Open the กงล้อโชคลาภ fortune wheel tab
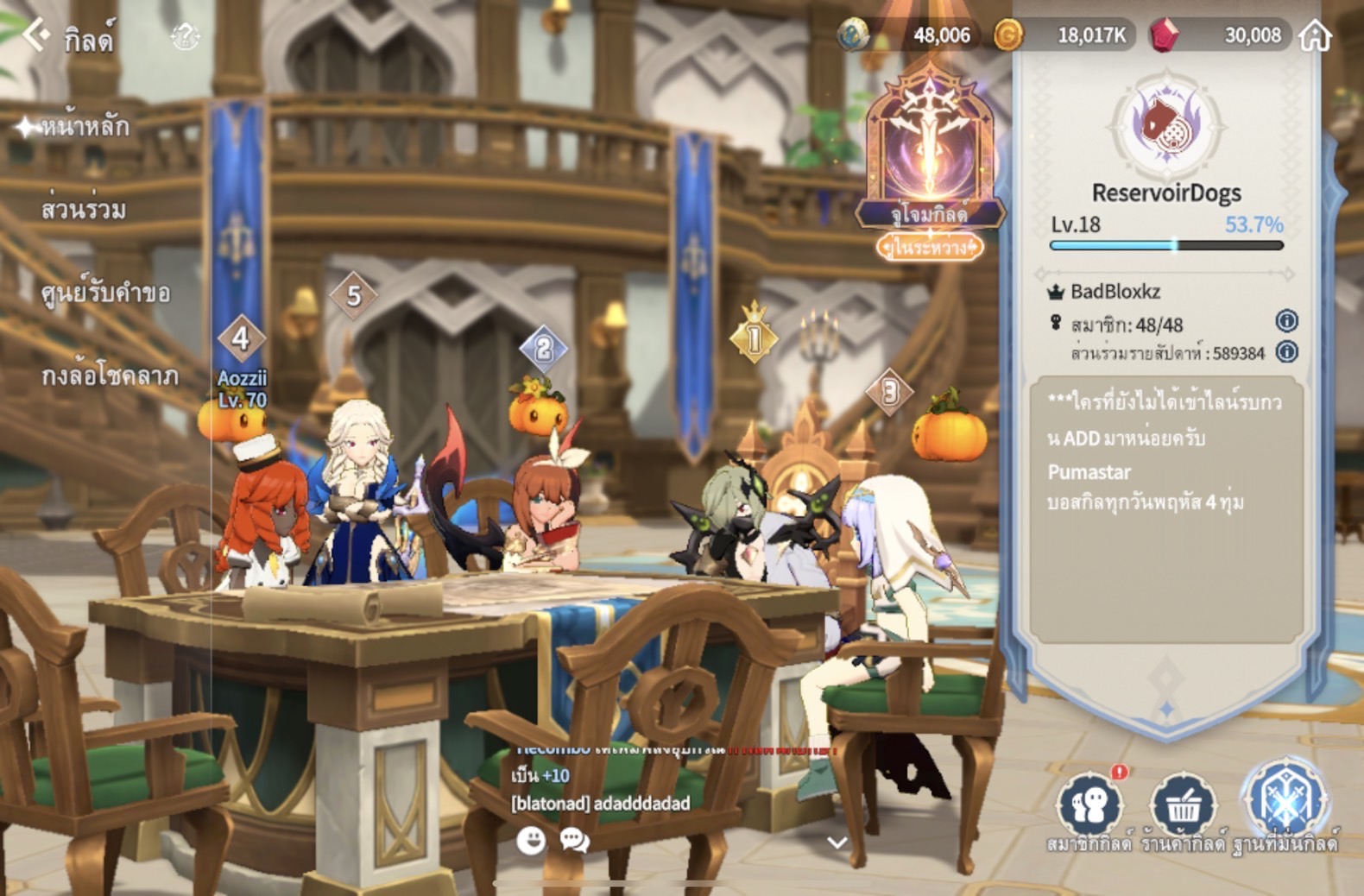The image size is (1364, 896). click(110, 376)
